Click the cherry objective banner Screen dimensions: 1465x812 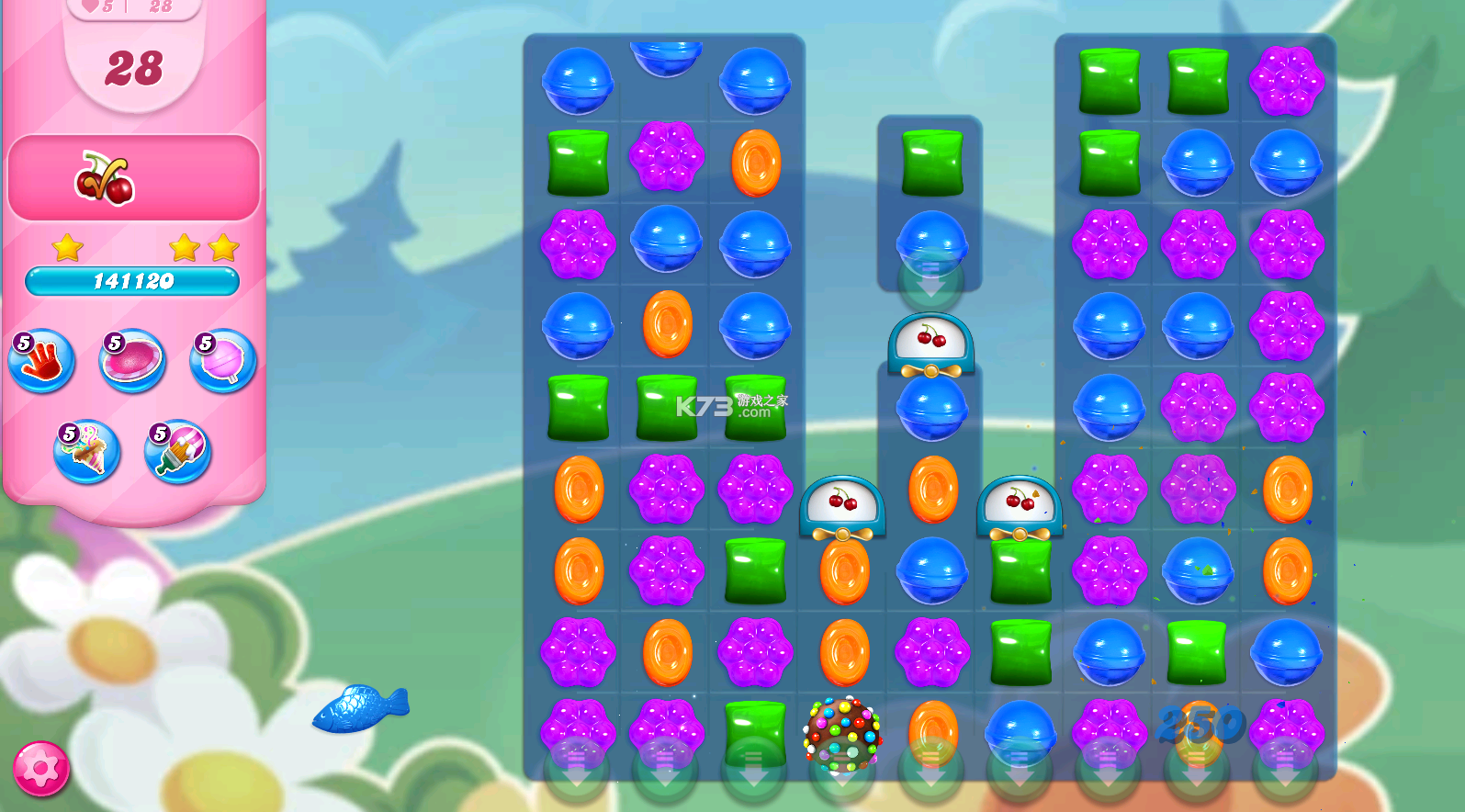133,176
